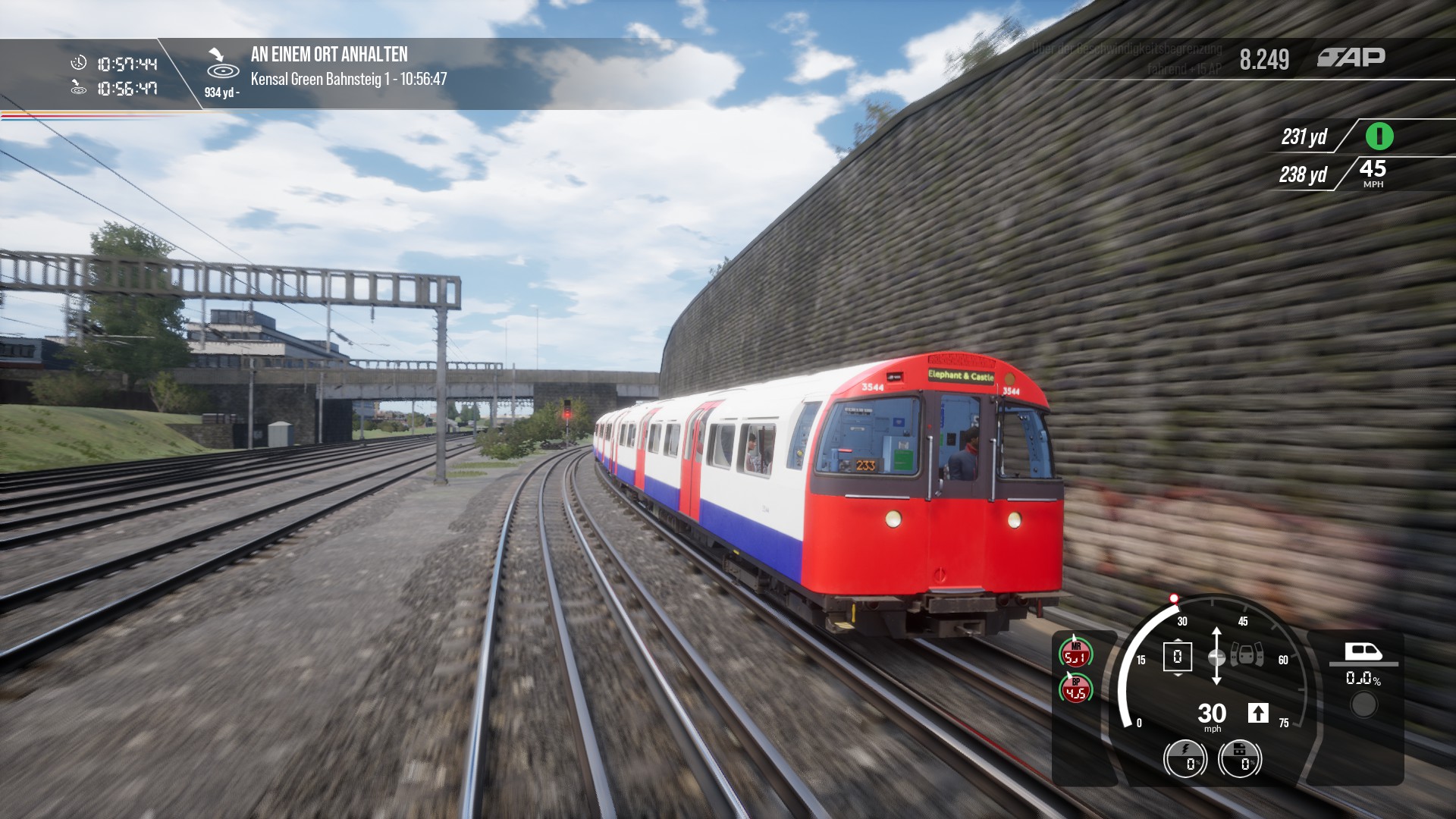
Task: Click the boxed zero reverser indicator
Action: 1177,657
